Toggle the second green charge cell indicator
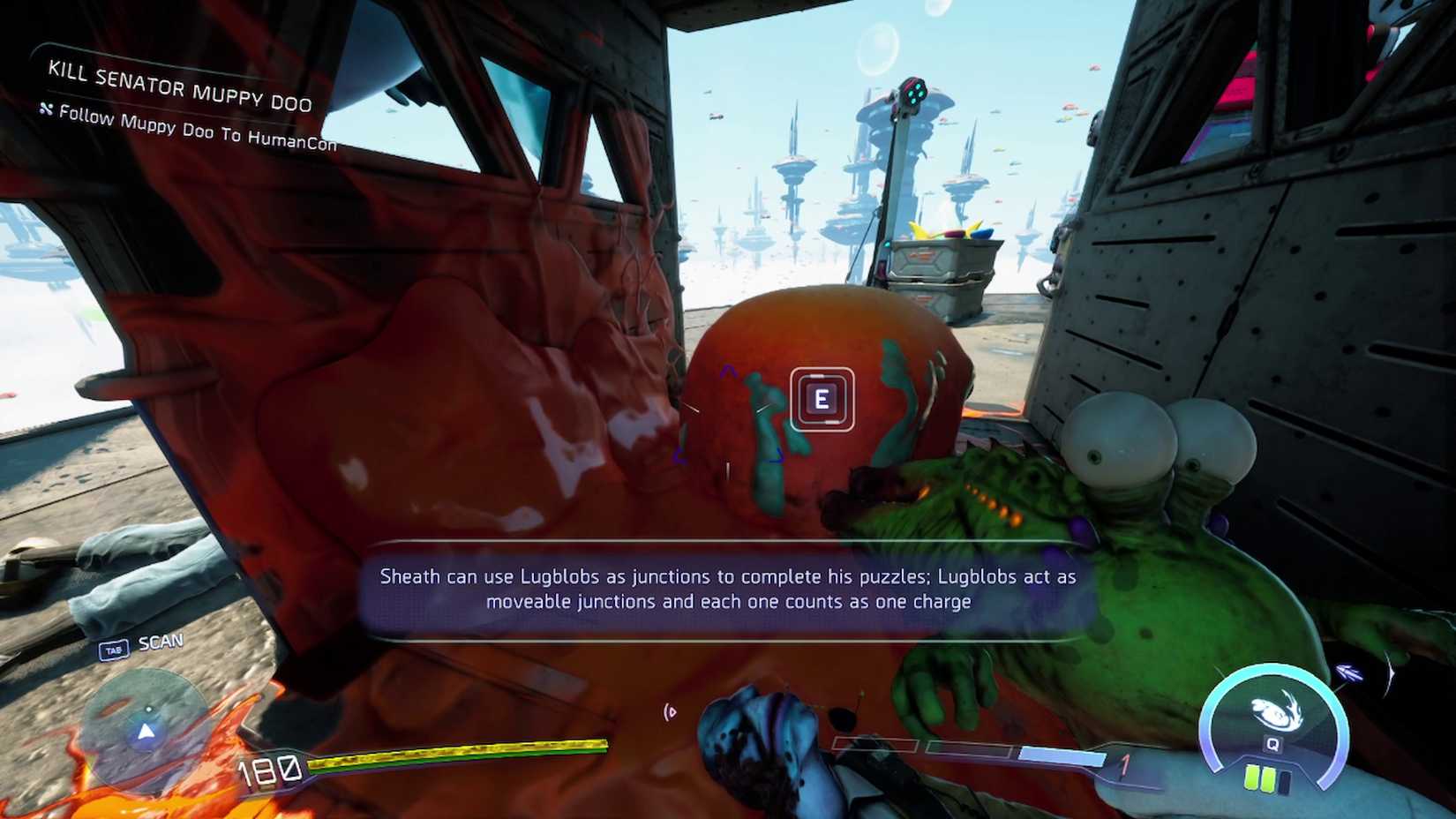The height and width of the screenshot is (819, 1456). (x=1268, y=780)
